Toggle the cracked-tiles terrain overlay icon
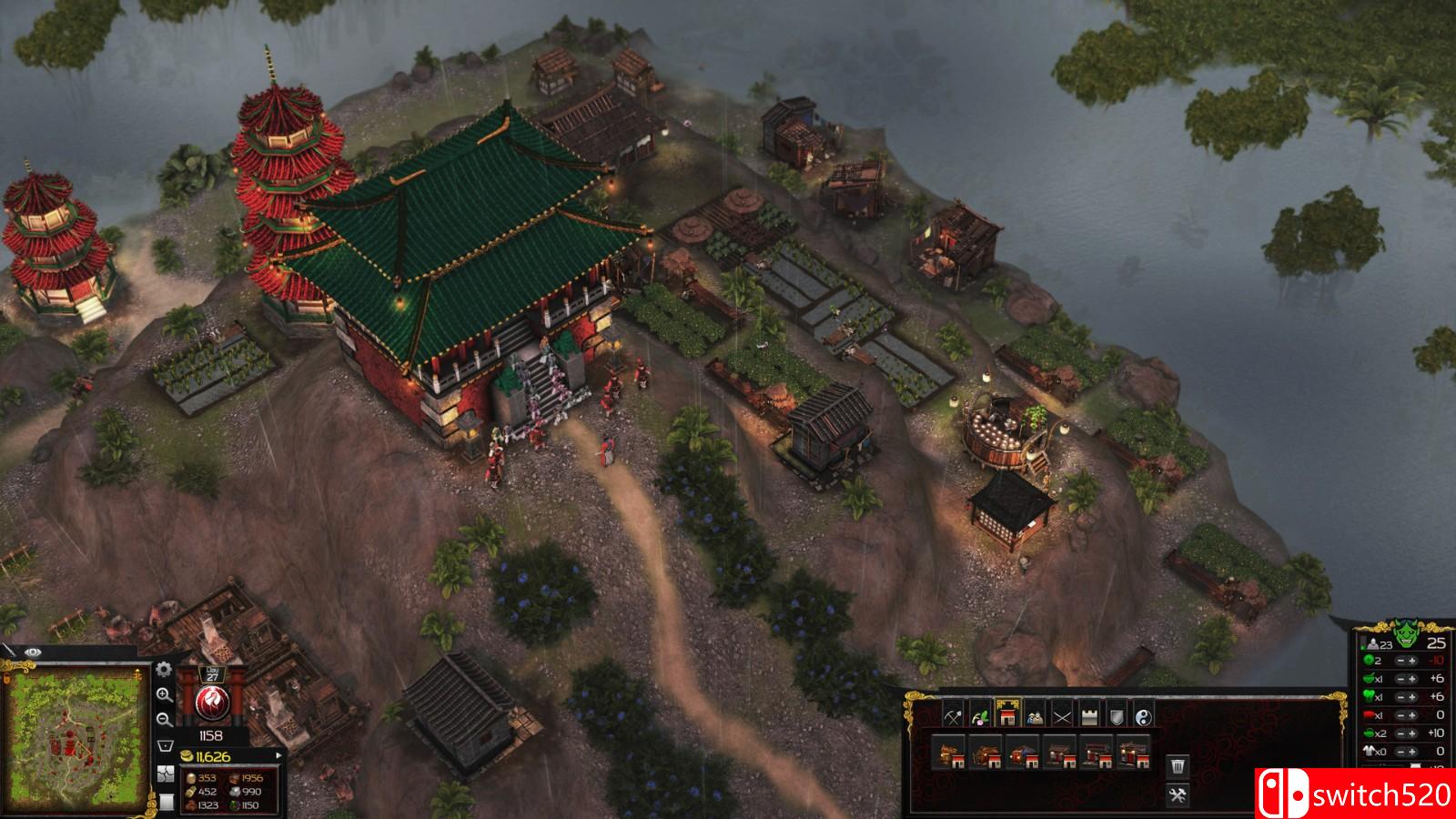Image resolution: width=1456 pixels, height=819 pixels. pyautogui.click(x=167, y=774)
